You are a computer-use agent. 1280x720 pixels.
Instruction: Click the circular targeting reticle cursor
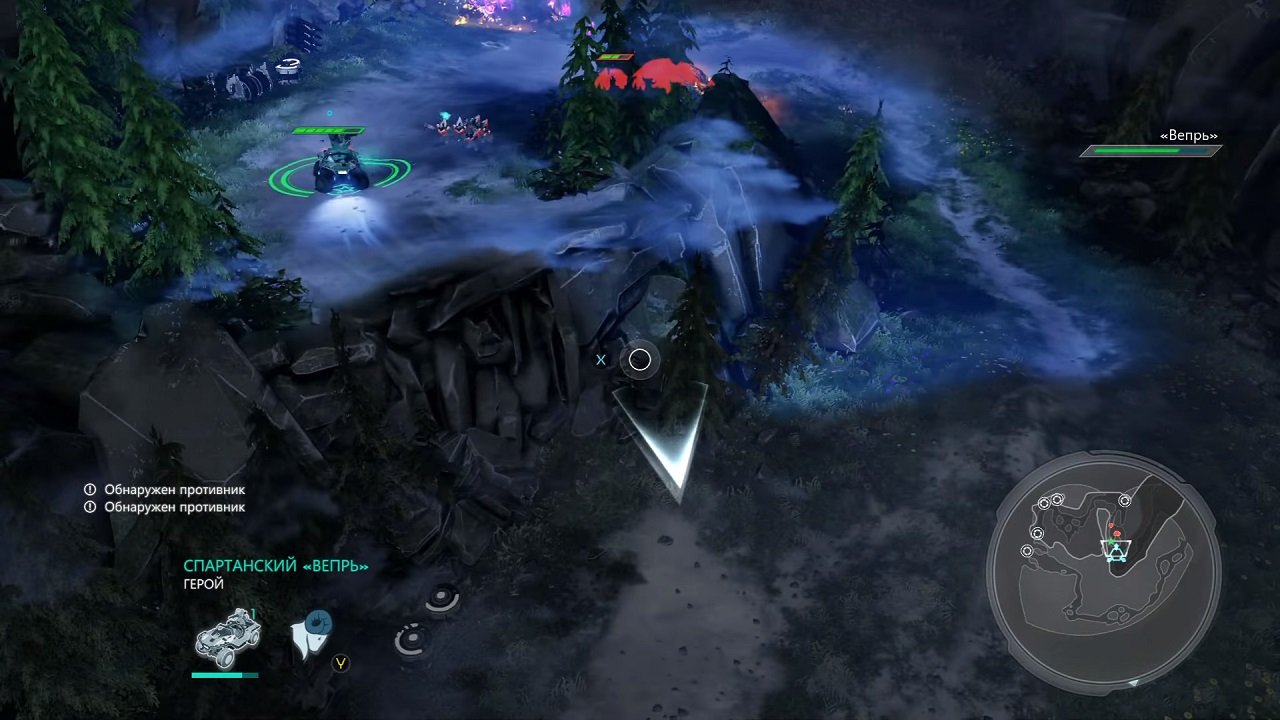pyautogui.click(x=639, y=360)
